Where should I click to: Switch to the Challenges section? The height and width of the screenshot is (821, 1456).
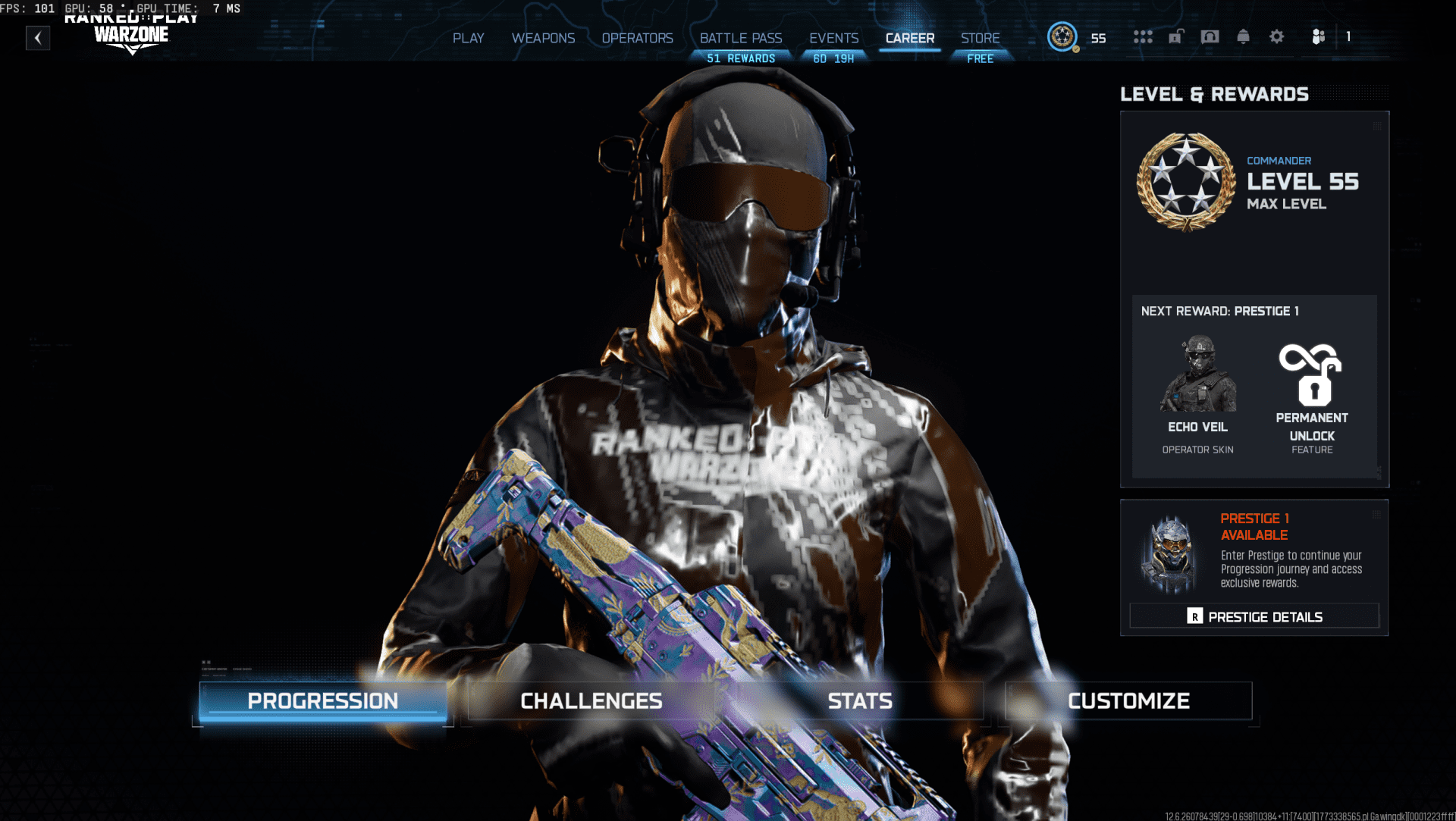pyautogui.click(x=591, y=700)
